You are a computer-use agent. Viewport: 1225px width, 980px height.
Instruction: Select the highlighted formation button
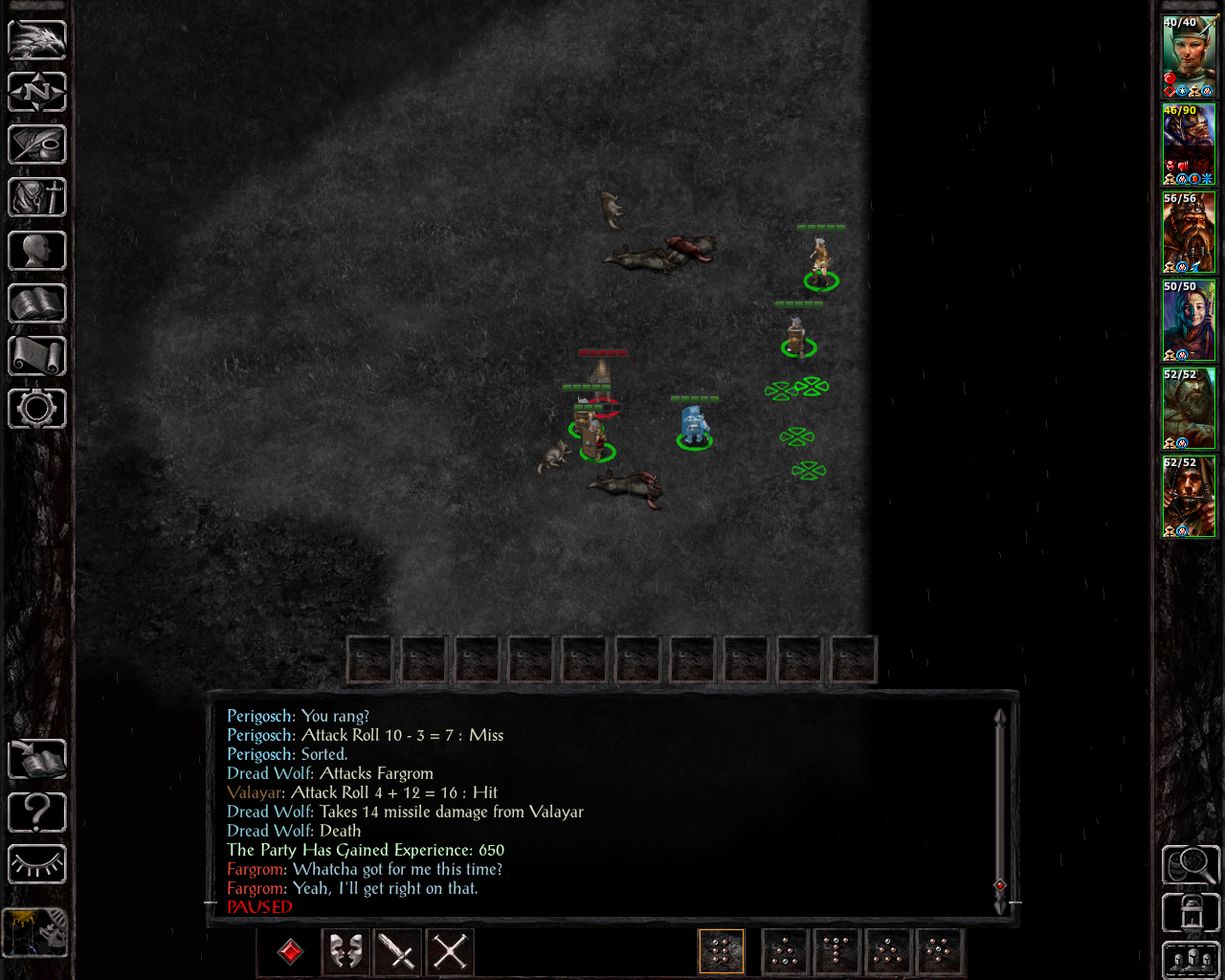722,951
